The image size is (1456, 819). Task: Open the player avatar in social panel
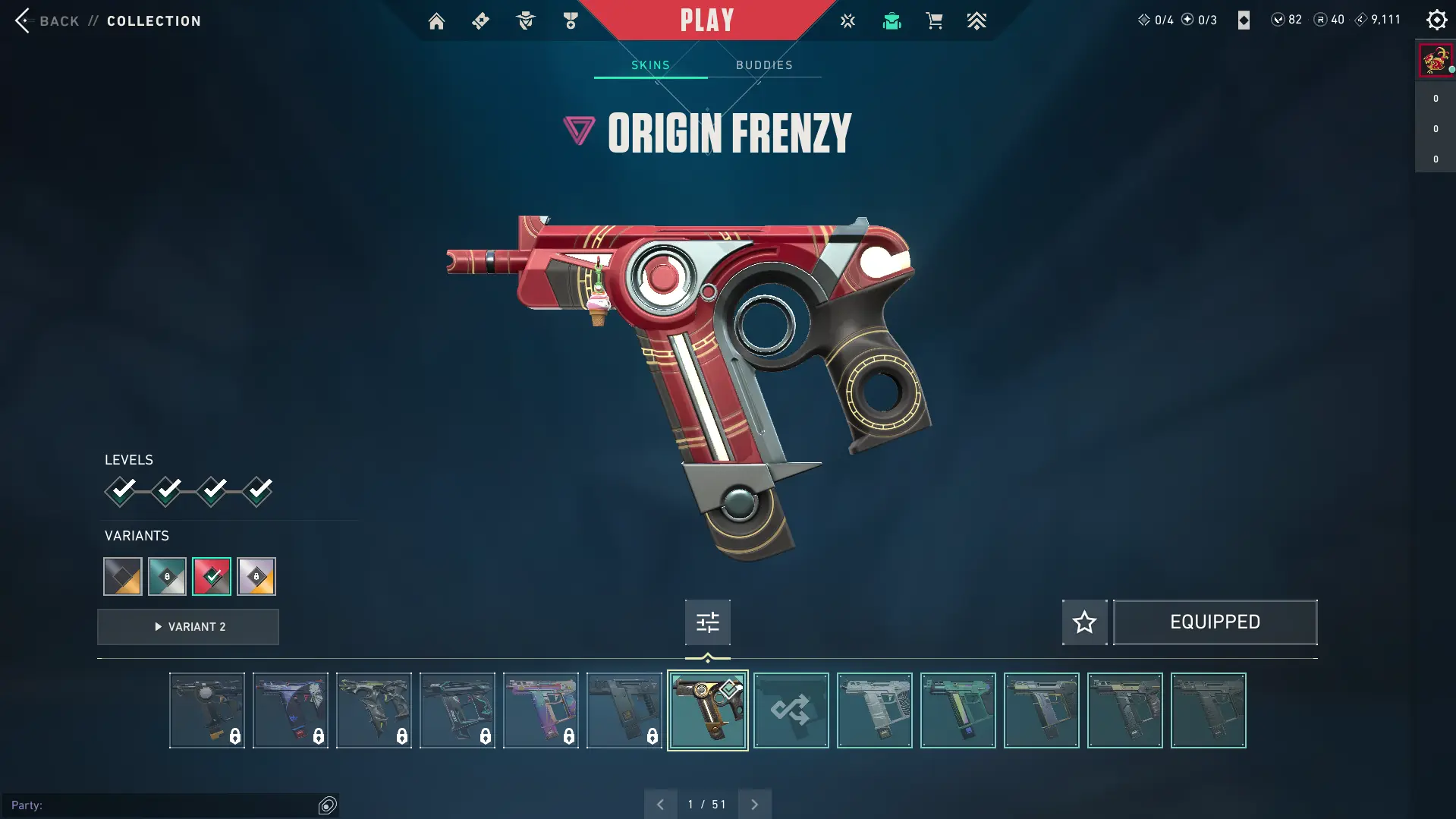point(1435,60)
